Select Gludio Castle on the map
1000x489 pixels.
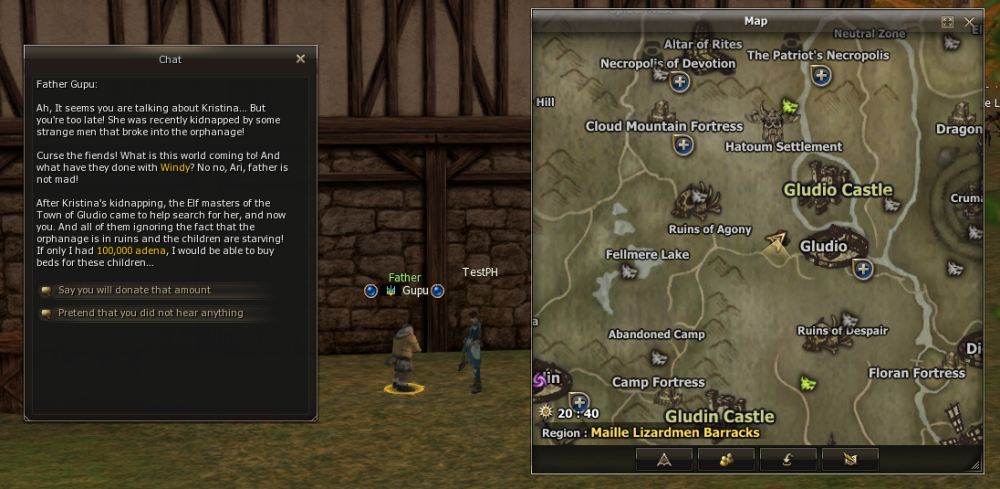838,190
